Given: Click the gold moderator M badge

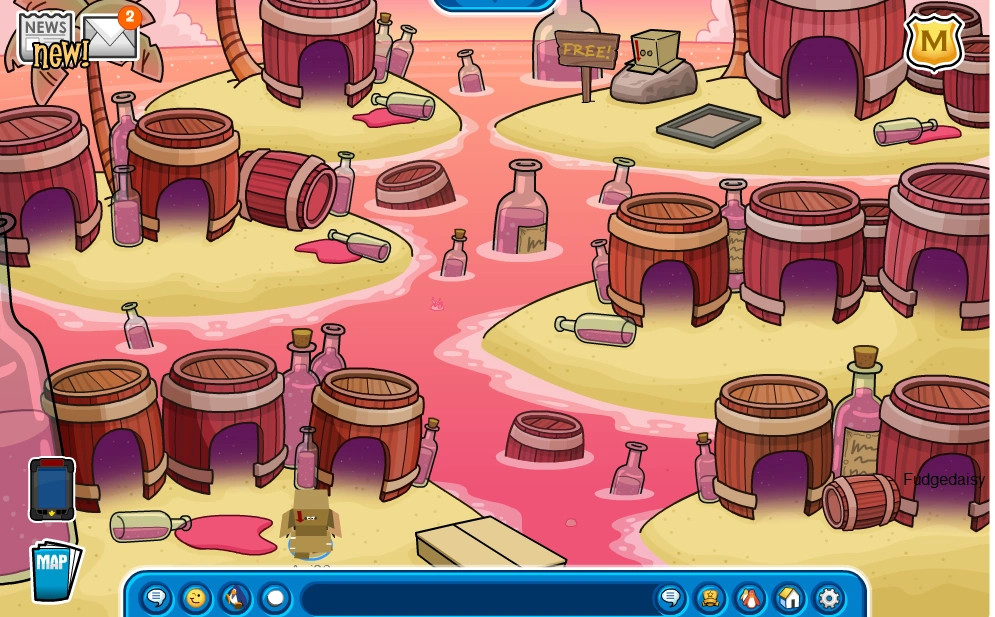Looking at the screenshot, I should [x=933, y=43].
